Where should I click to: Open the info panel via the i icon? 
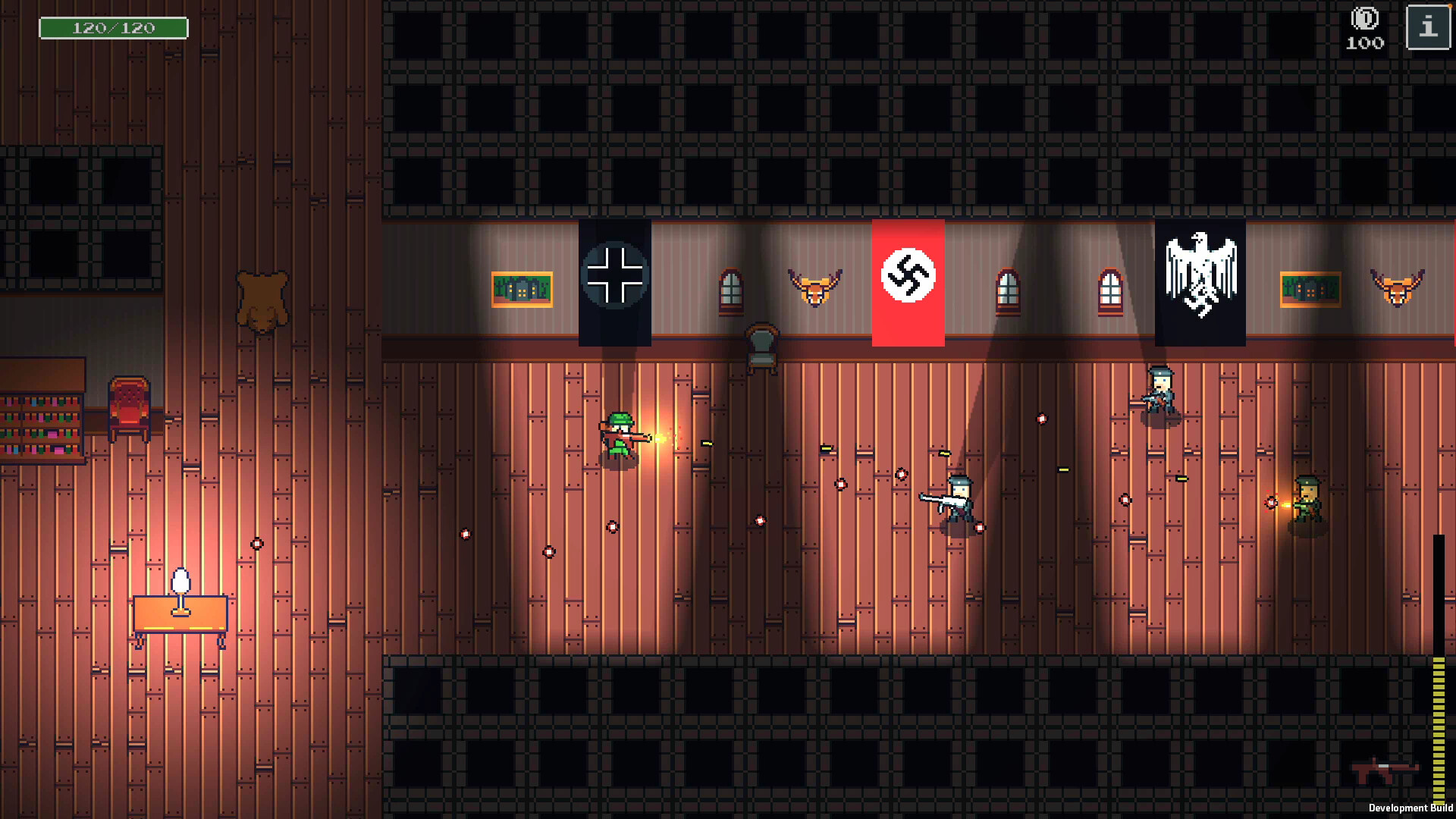click(x=1429, y=29)
